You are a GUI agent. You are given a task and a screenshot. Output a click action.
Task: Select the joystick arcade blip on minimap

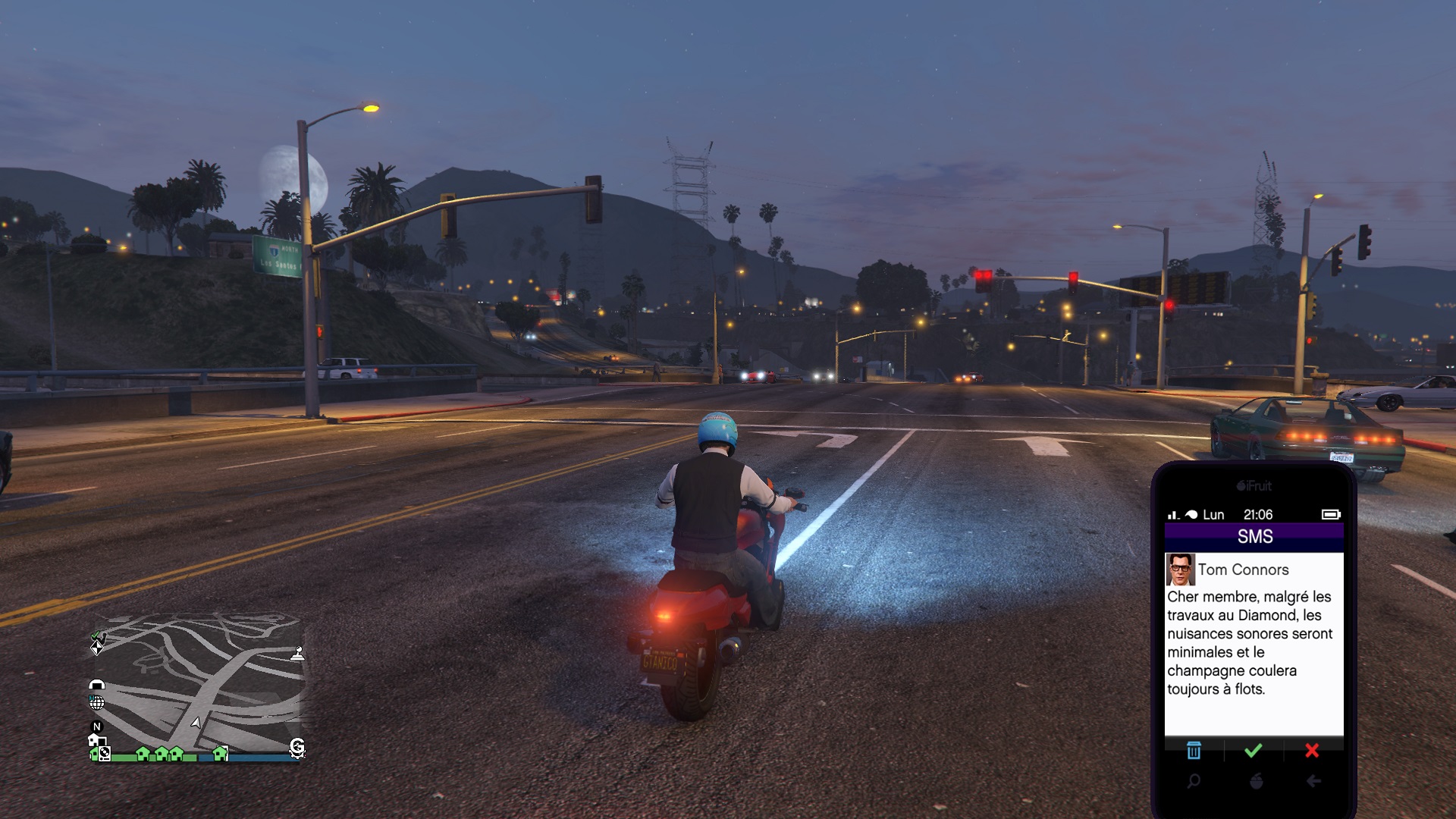298,654
